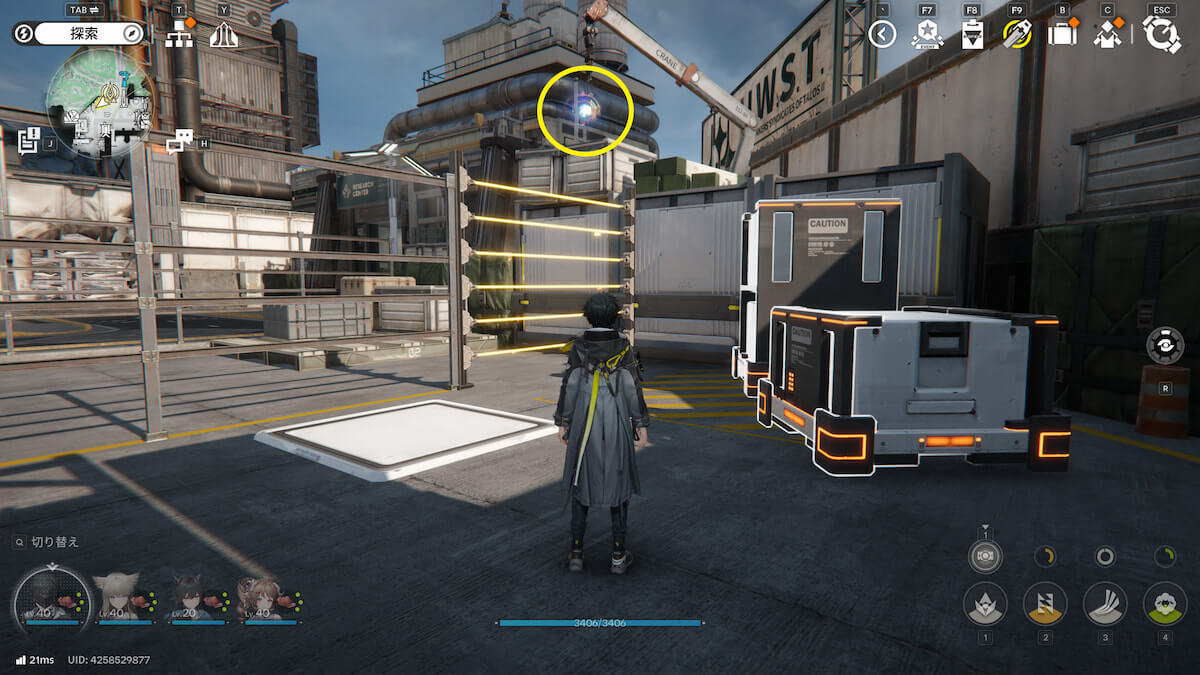This screenshot has width=1200, height=675.
Task: Collapse the top menu with the arrow button
Action: (881, 34)
